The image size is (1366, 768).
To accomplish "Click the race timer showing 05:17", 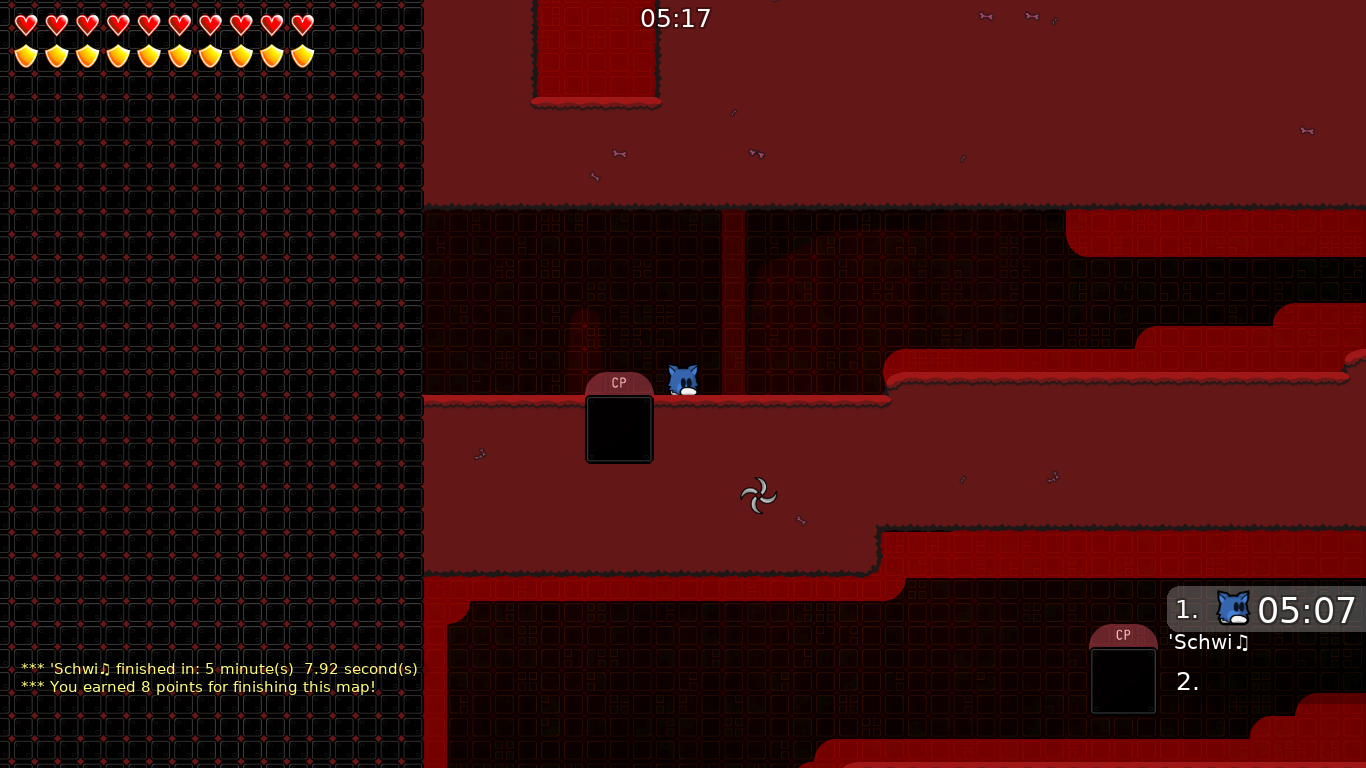I will pyautogui.click(x=676, y=18).
